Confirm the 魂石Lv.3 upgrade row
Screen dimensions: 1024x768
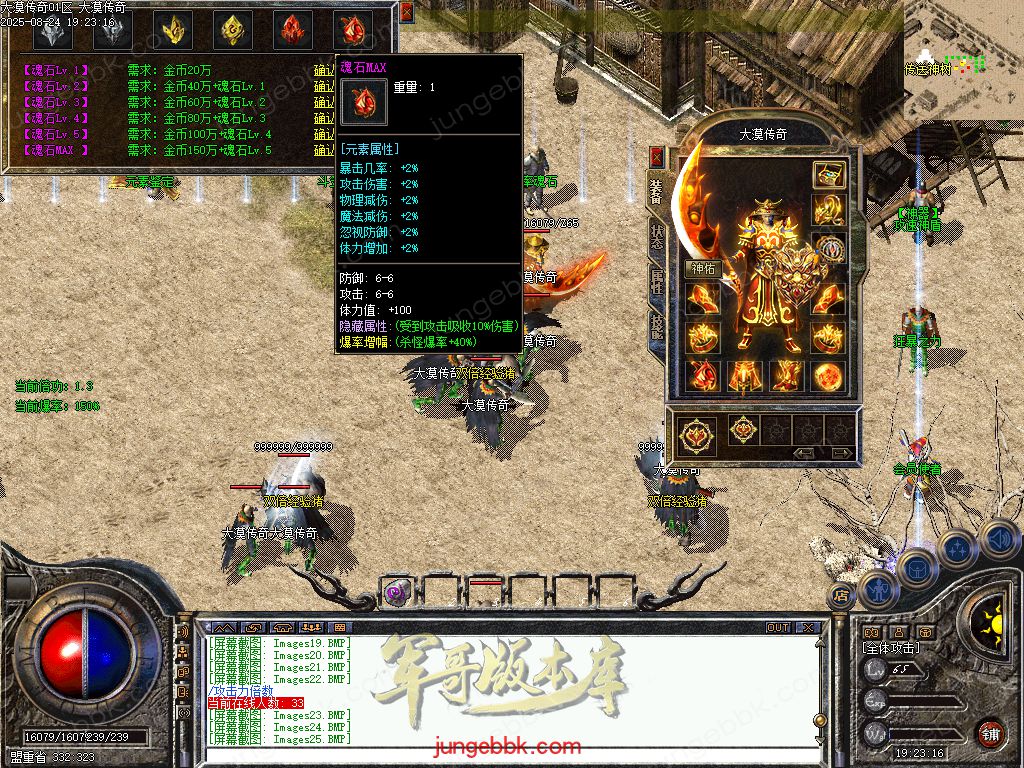point(324,102)
